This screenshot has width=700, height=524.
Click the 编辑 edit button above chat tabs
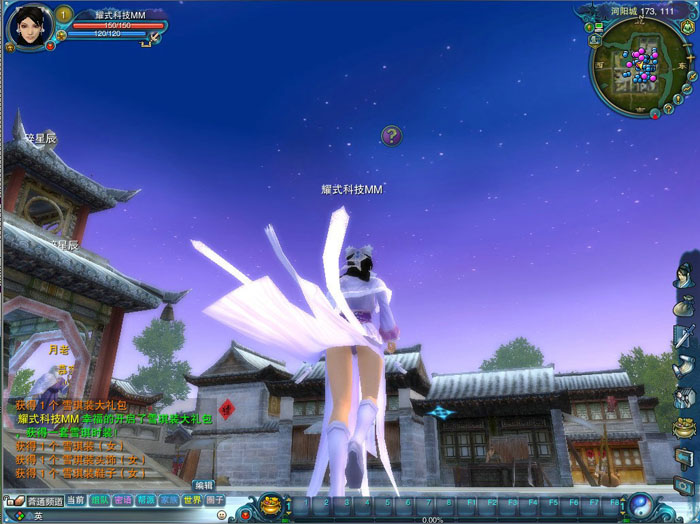point(204,485)
